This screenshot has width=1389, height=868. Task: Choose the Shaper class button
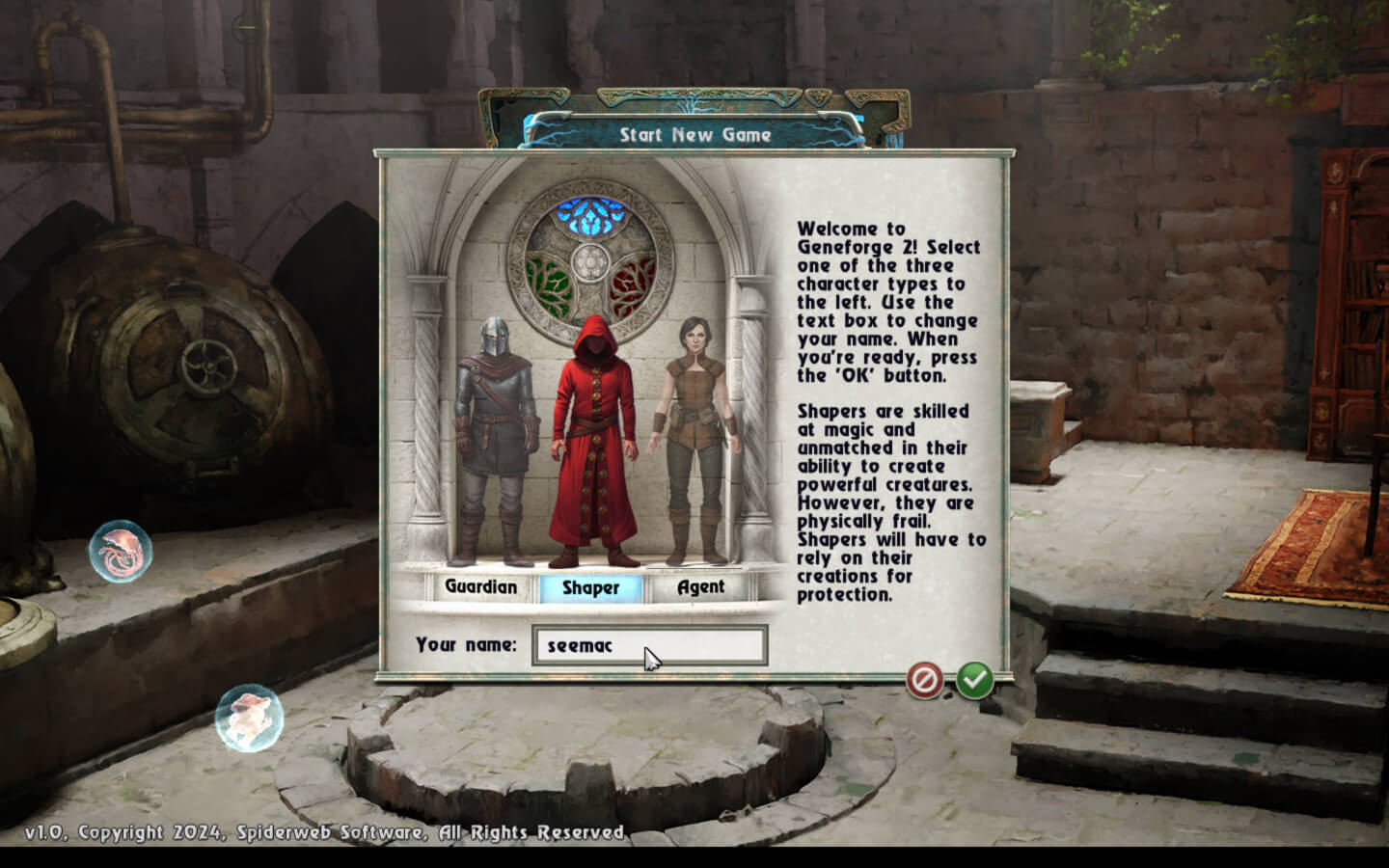(x=590, y=587)
